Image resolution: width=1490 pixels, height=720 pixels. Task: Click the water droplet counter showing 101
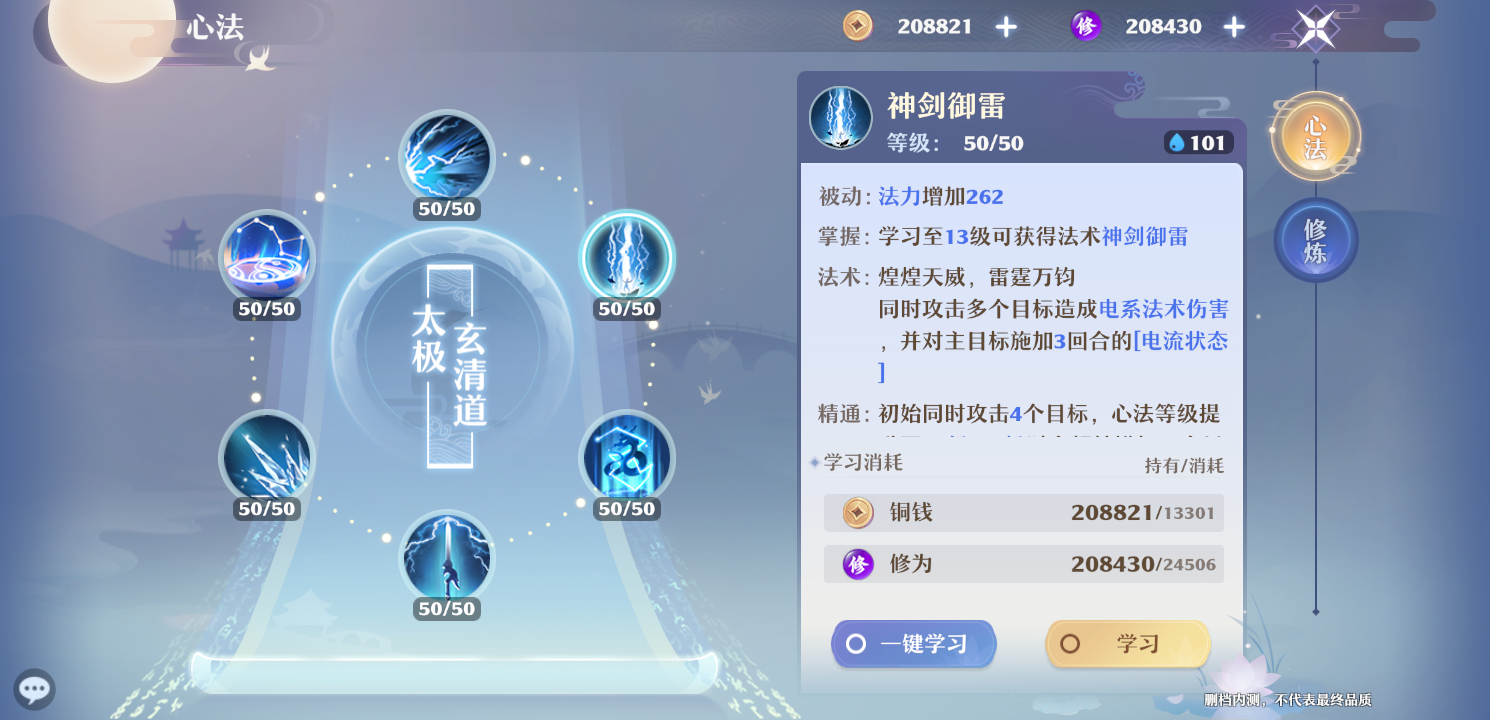(1196, 142)
